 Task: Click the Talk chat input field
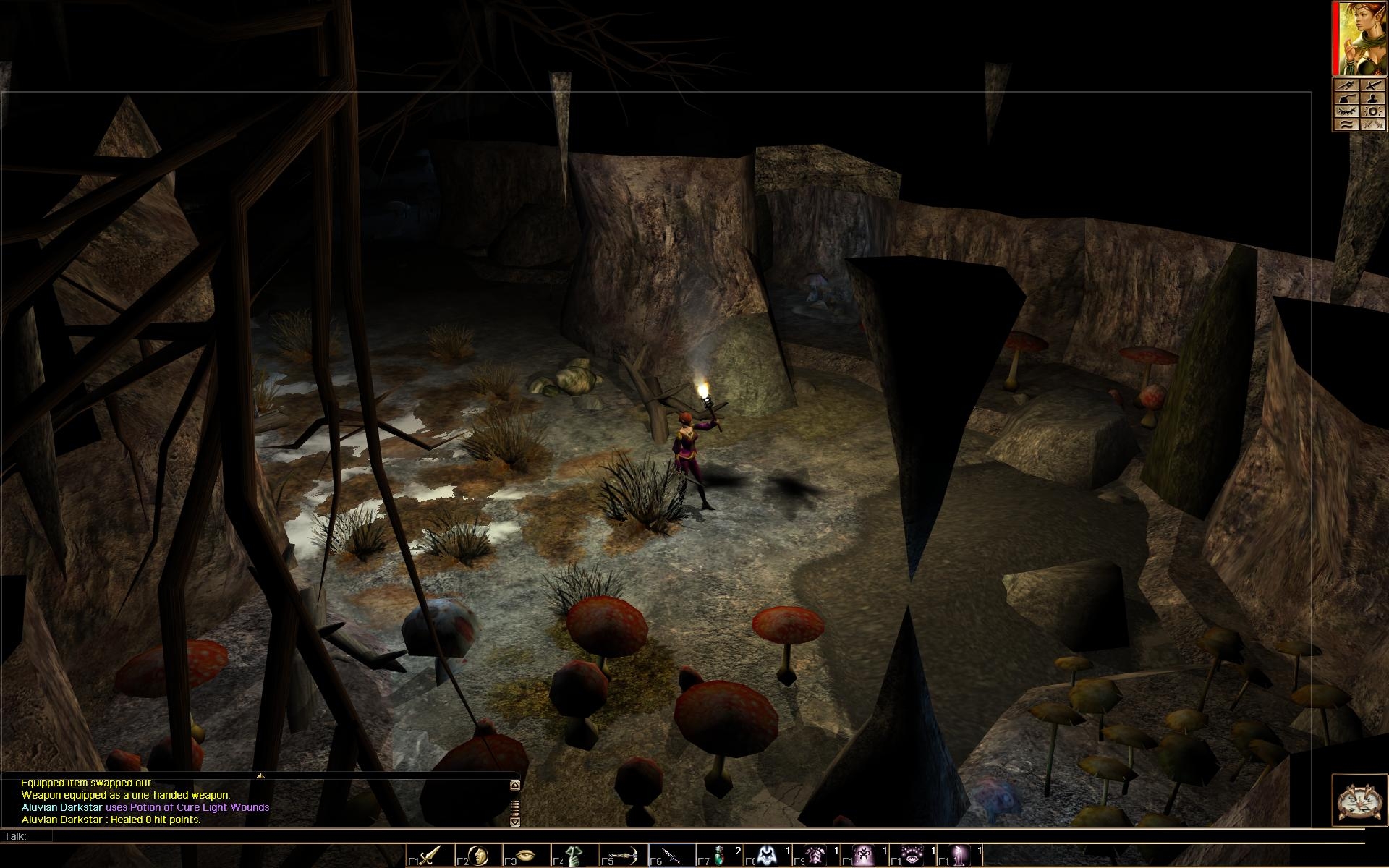tap(651, 836)
